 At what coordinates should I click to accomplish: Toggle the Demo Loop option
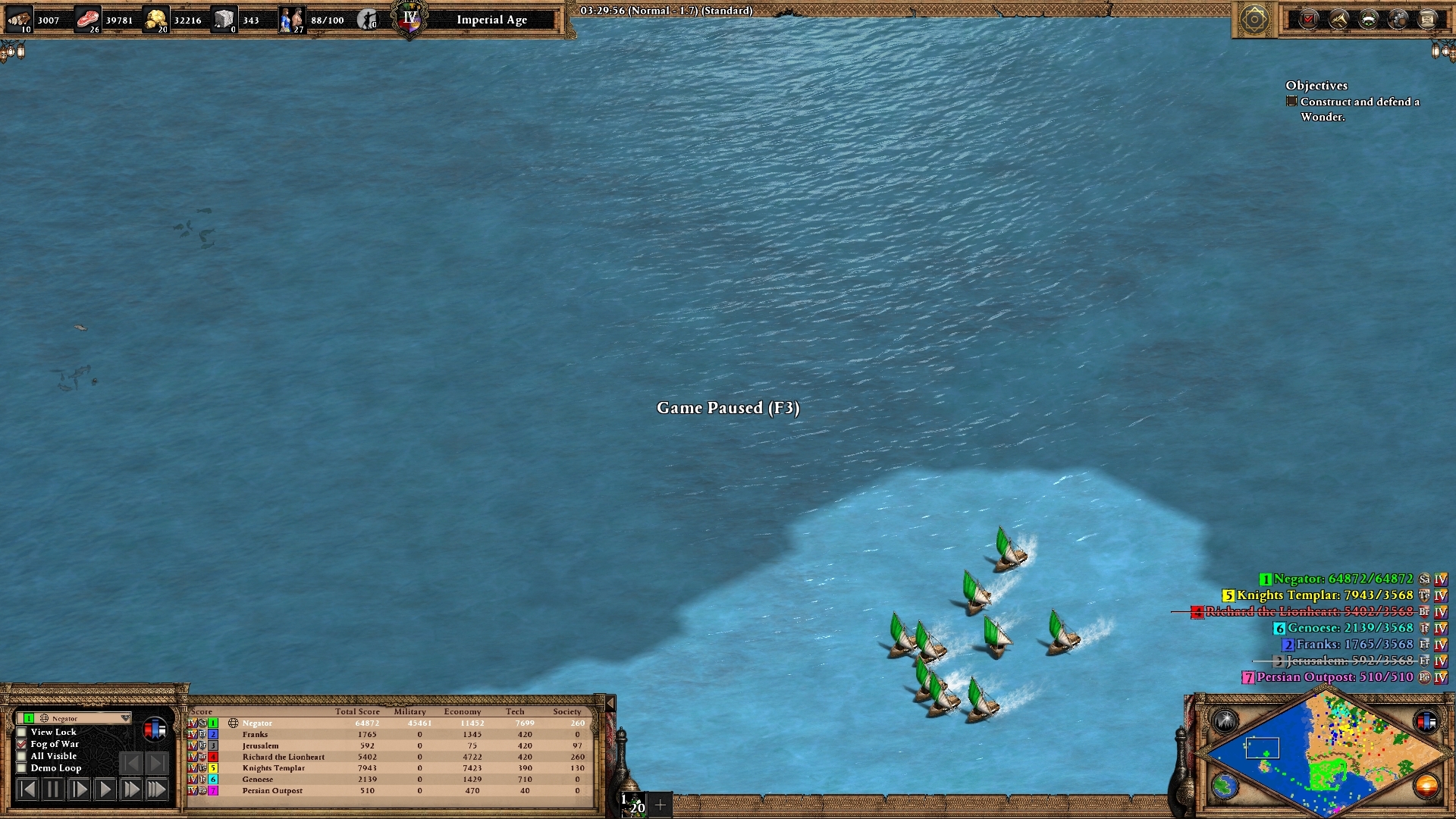tap(21, 767)
